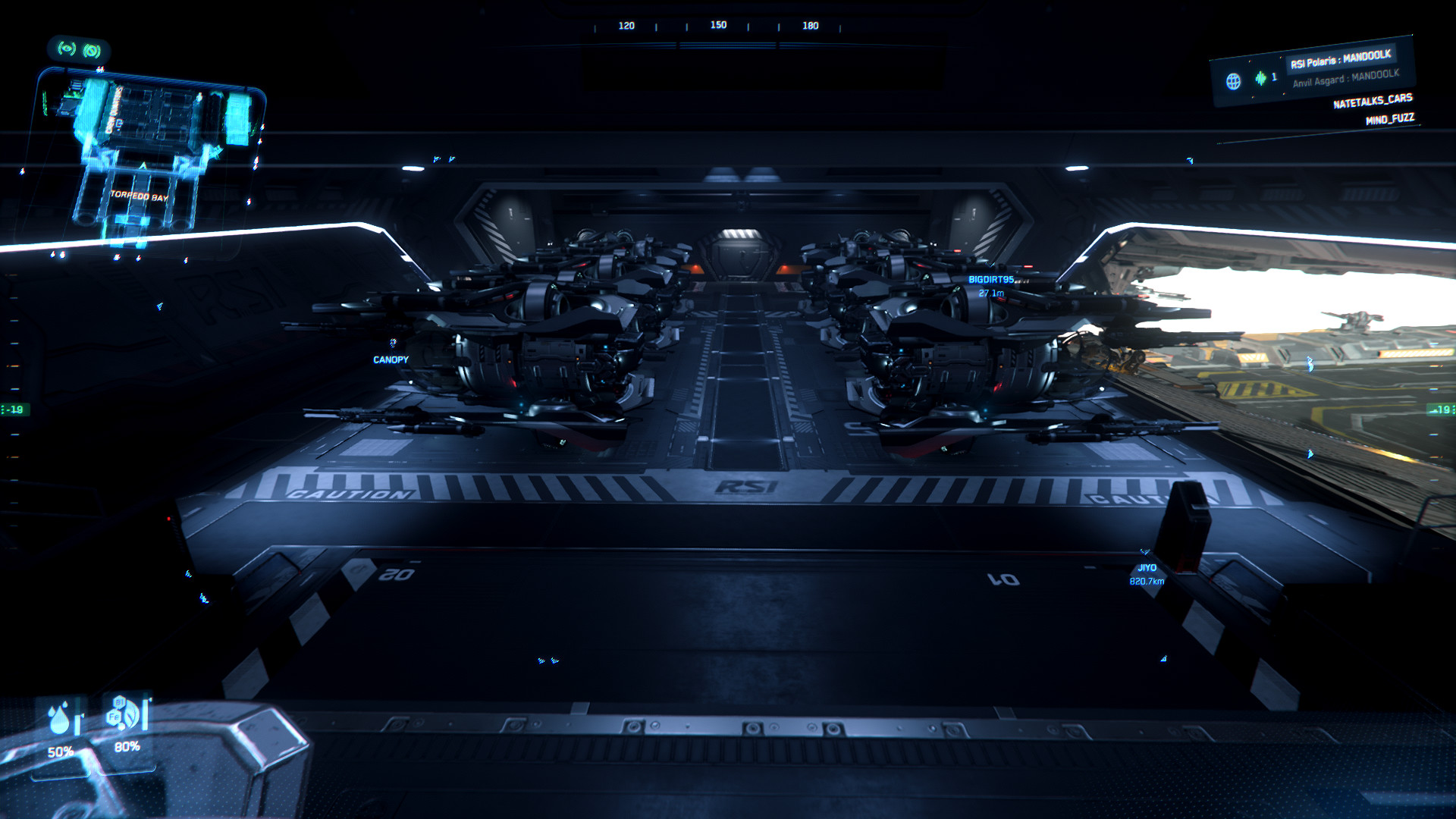
Task: Select the BIGDIRT95 player marker
Action: tap(990, 280)
